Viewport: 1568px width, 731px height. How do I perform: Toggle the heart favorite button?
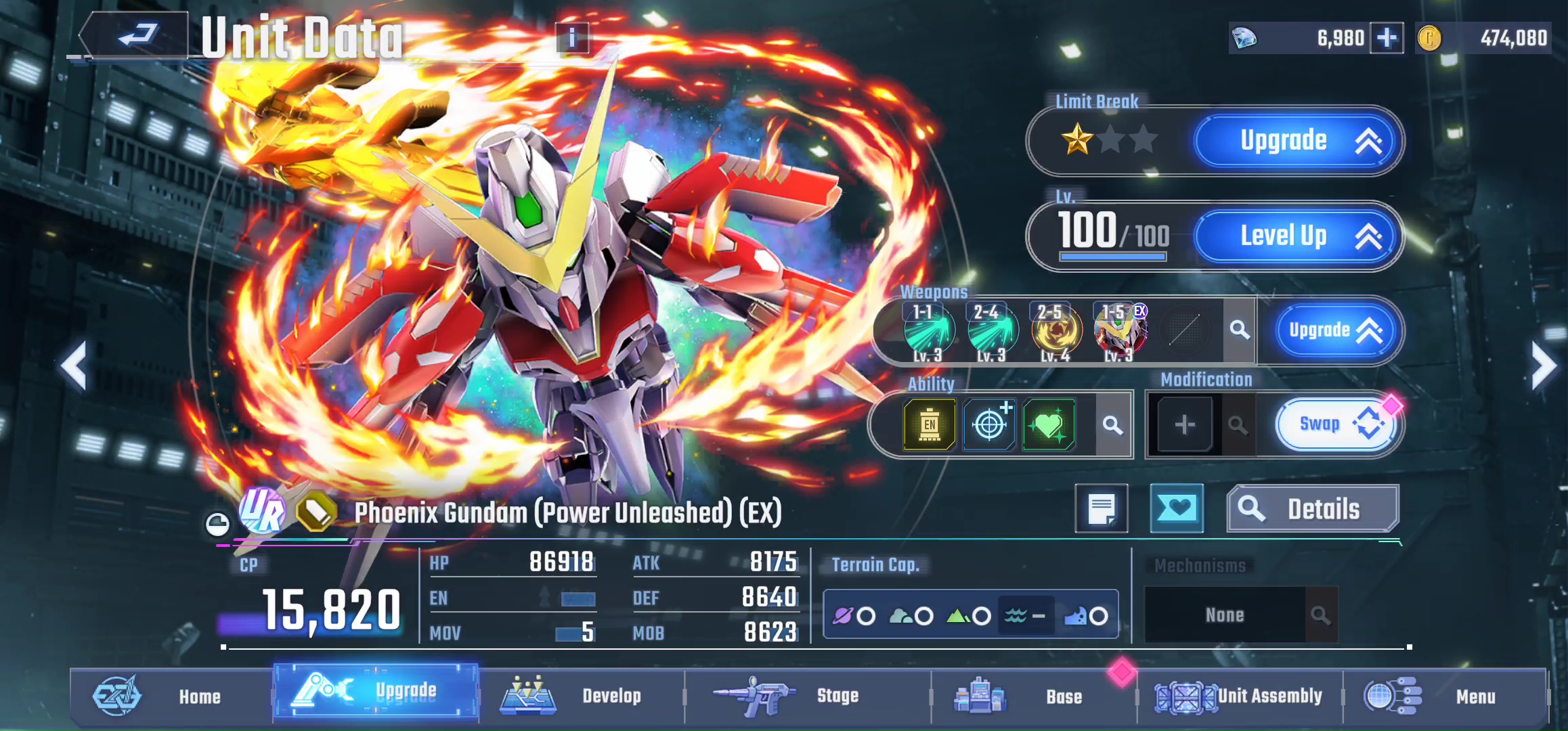[x=1177, y=508]
